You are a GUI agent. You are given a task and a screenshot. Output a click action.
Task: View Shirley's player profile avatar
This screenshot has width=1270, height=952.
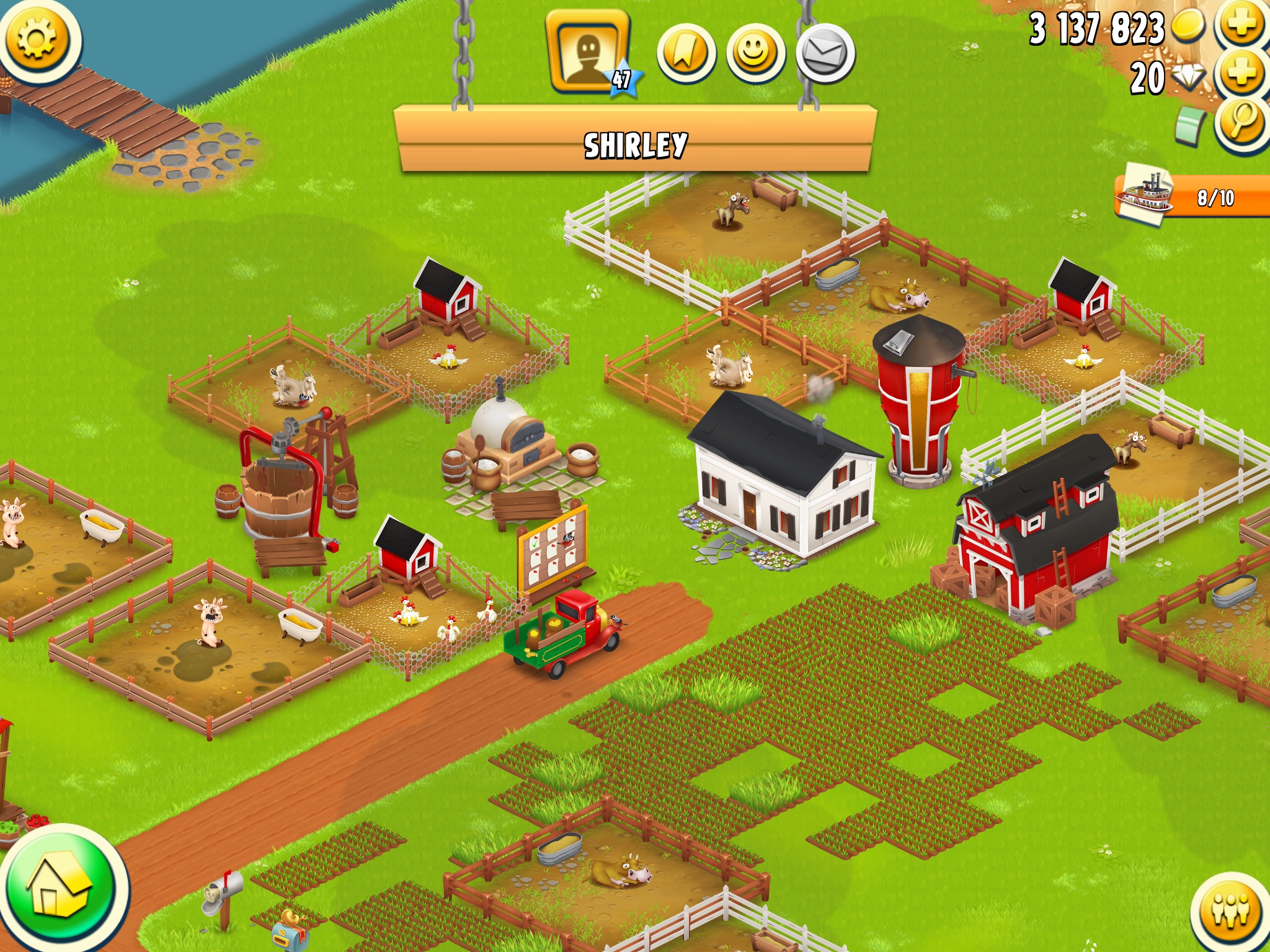pos(588,53)
